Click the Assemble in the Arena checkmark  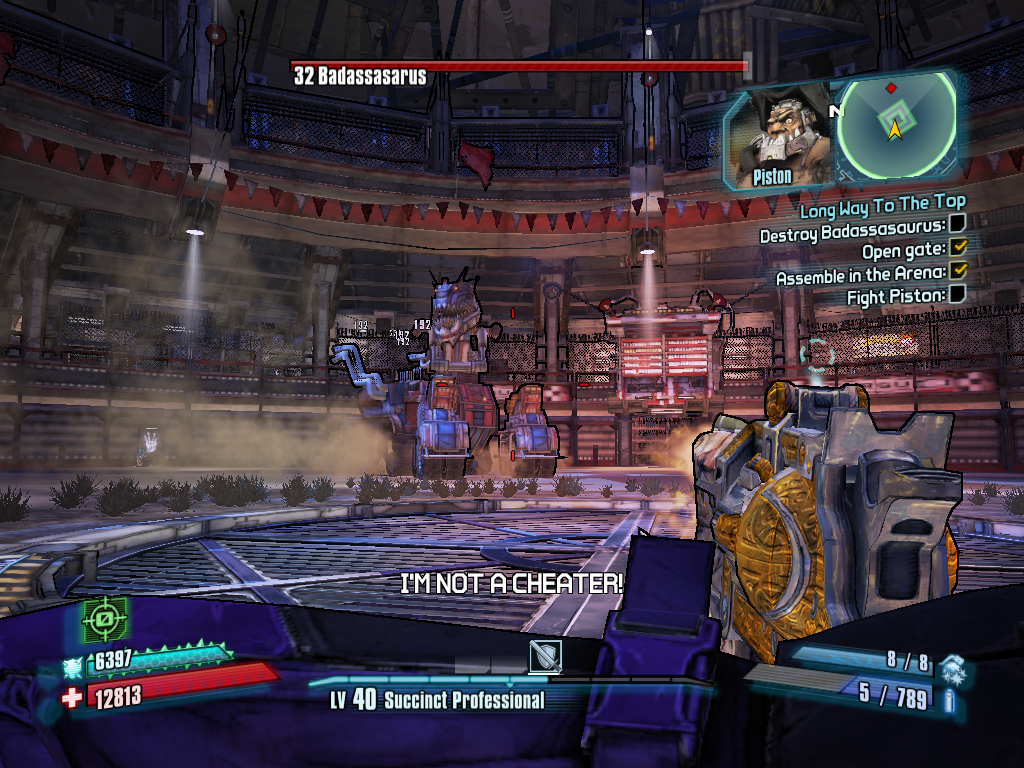(x=958, y=272)
